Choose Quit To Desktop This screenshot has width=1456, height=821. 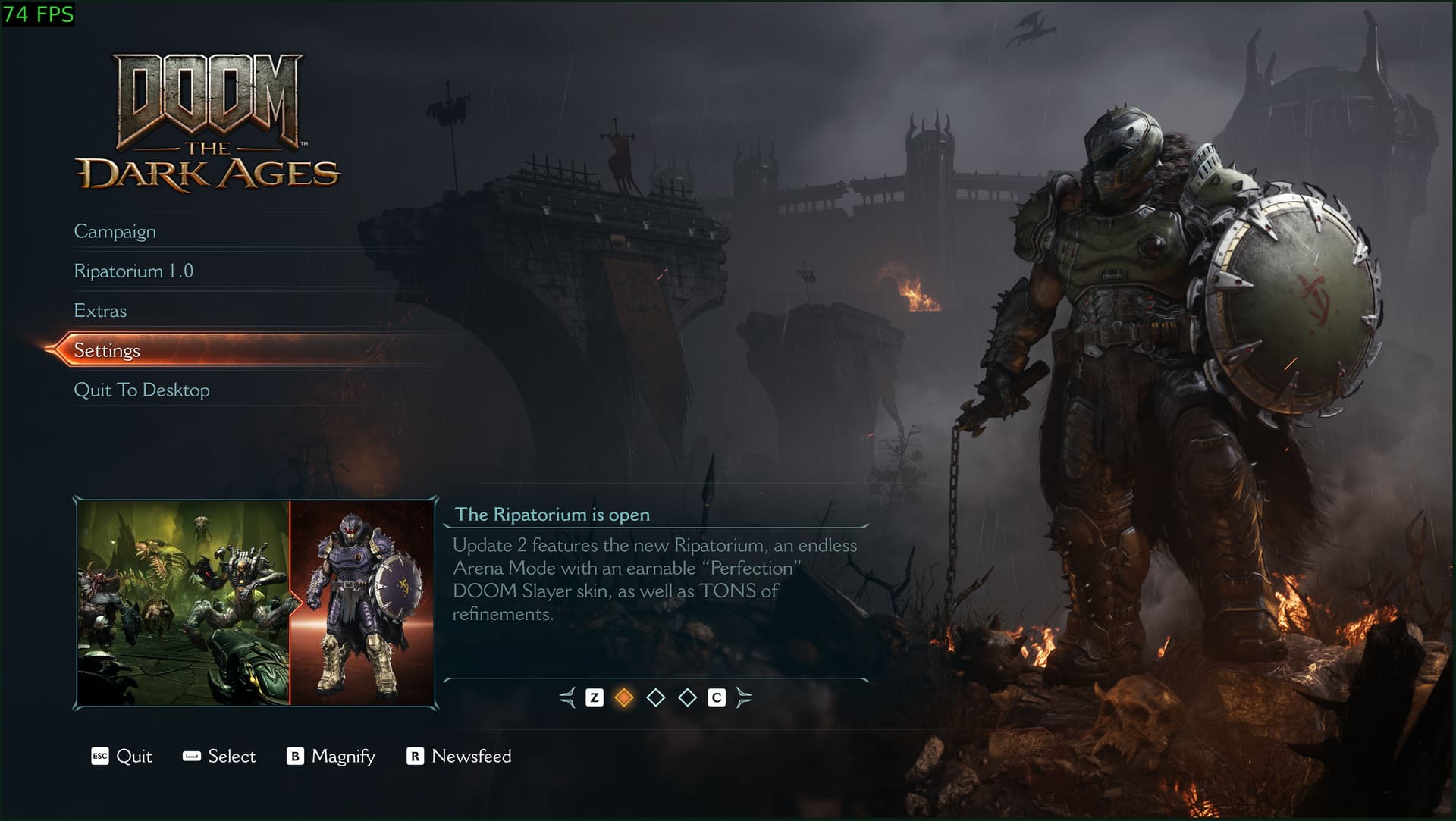point(142,390)
